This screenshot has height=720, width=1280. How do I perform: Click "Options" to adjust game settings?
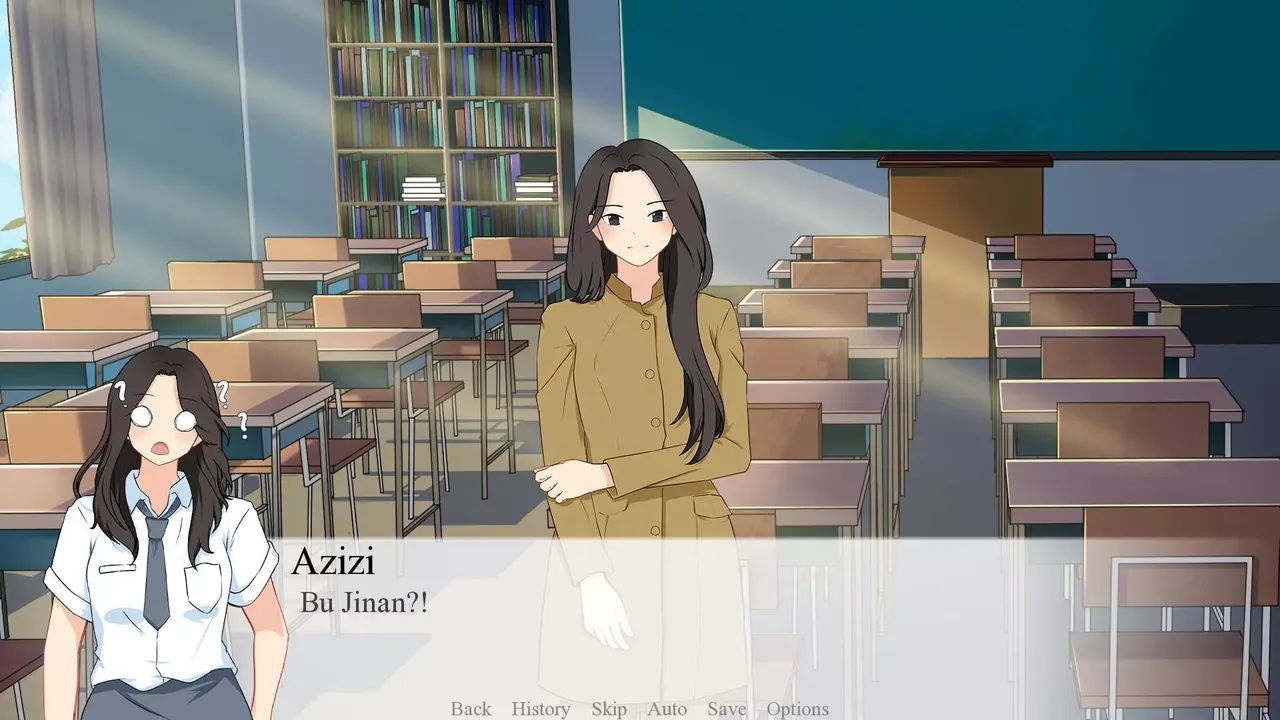pos(797,709)
